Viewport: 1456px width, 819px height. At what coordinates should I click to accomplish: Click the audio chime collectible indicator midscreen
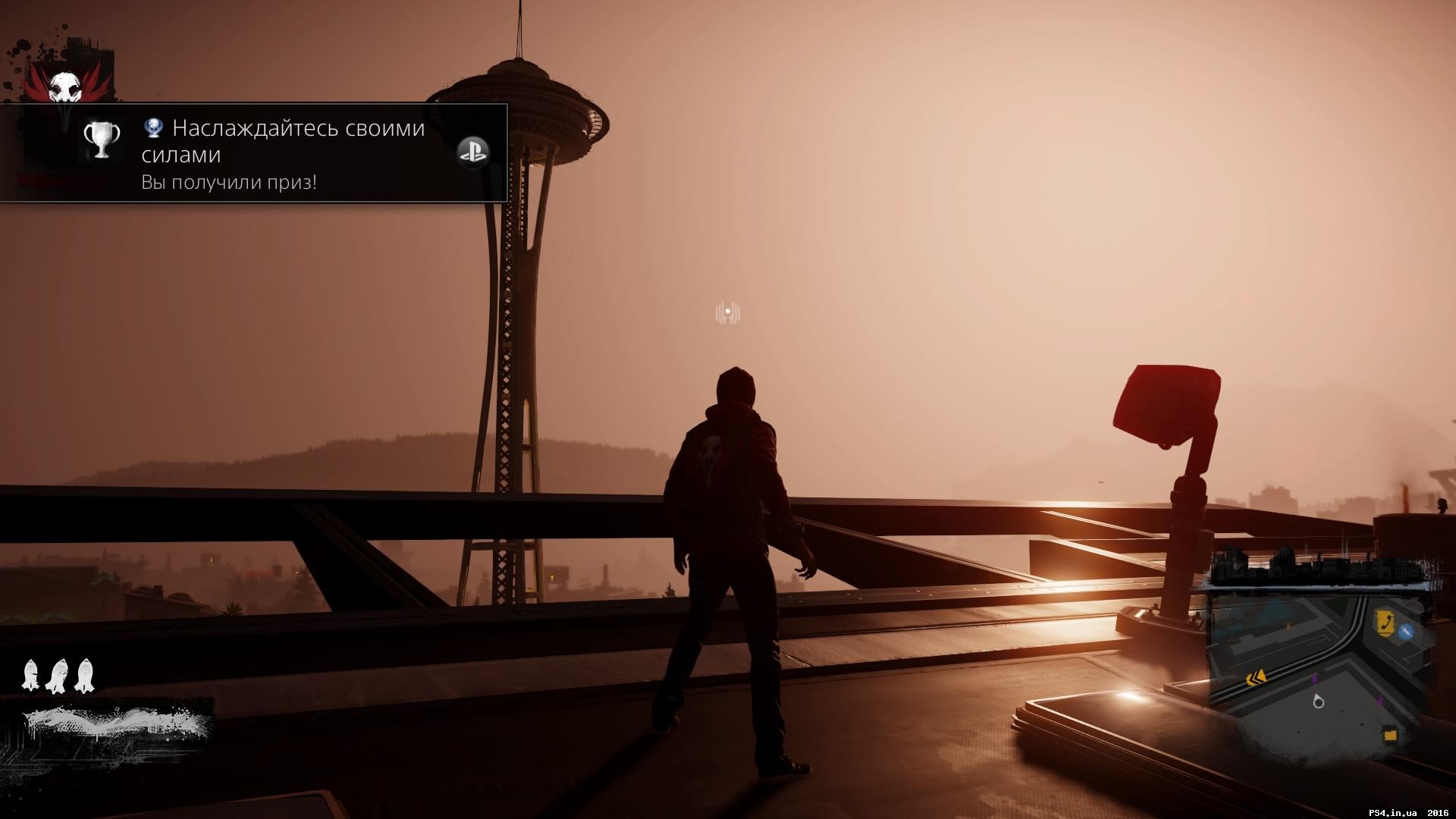(727, 311)
